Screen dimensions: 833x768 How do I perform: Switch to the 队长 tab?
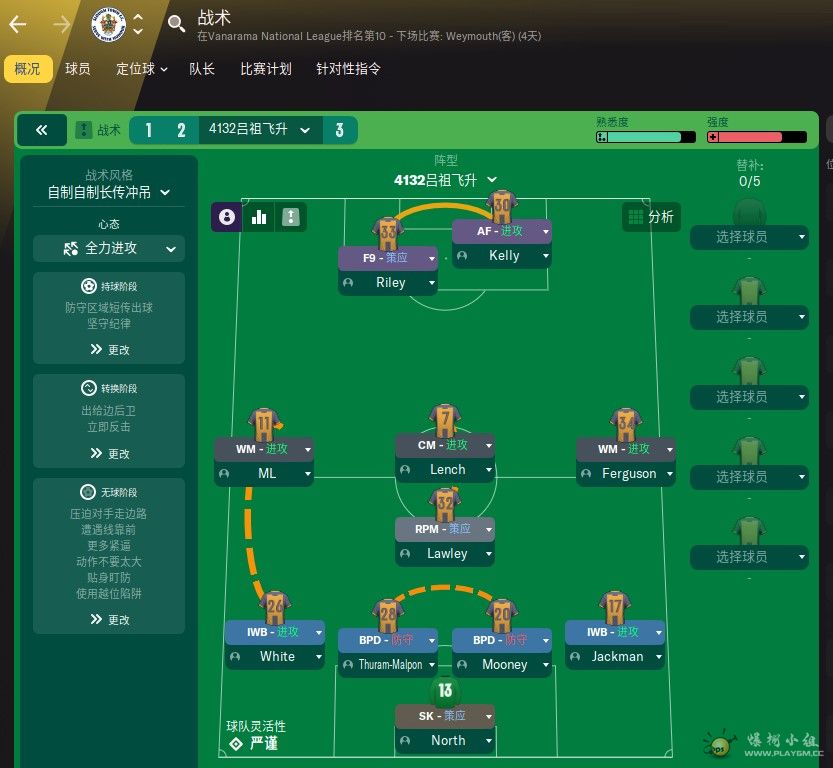pos(202,69)
